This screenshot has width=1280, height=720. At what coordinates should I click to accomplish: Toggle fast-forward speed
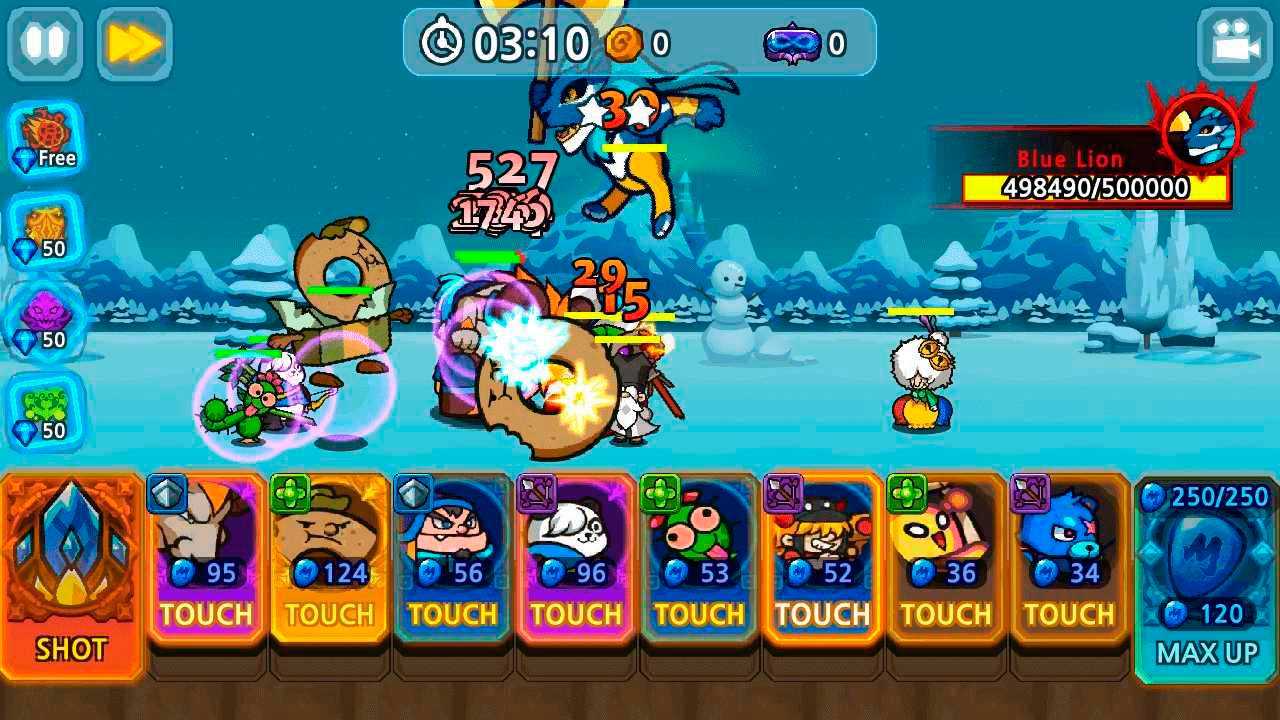[134, 44]
